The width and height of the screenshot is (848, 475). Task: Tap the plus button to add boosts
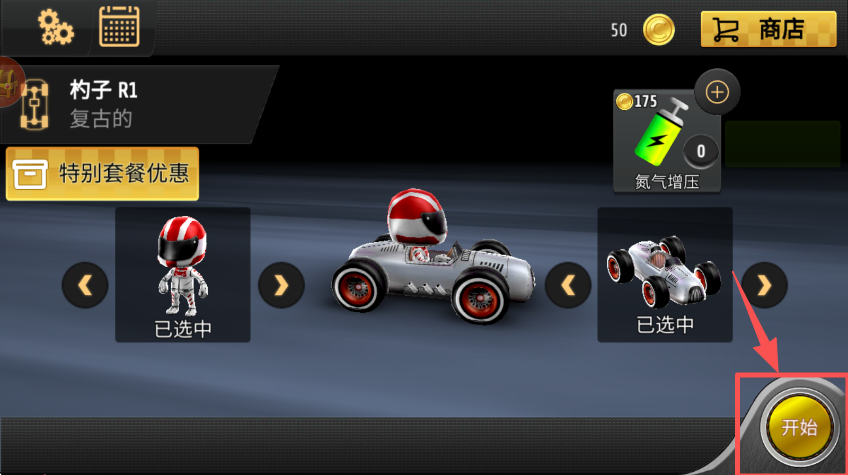[717, 93]
